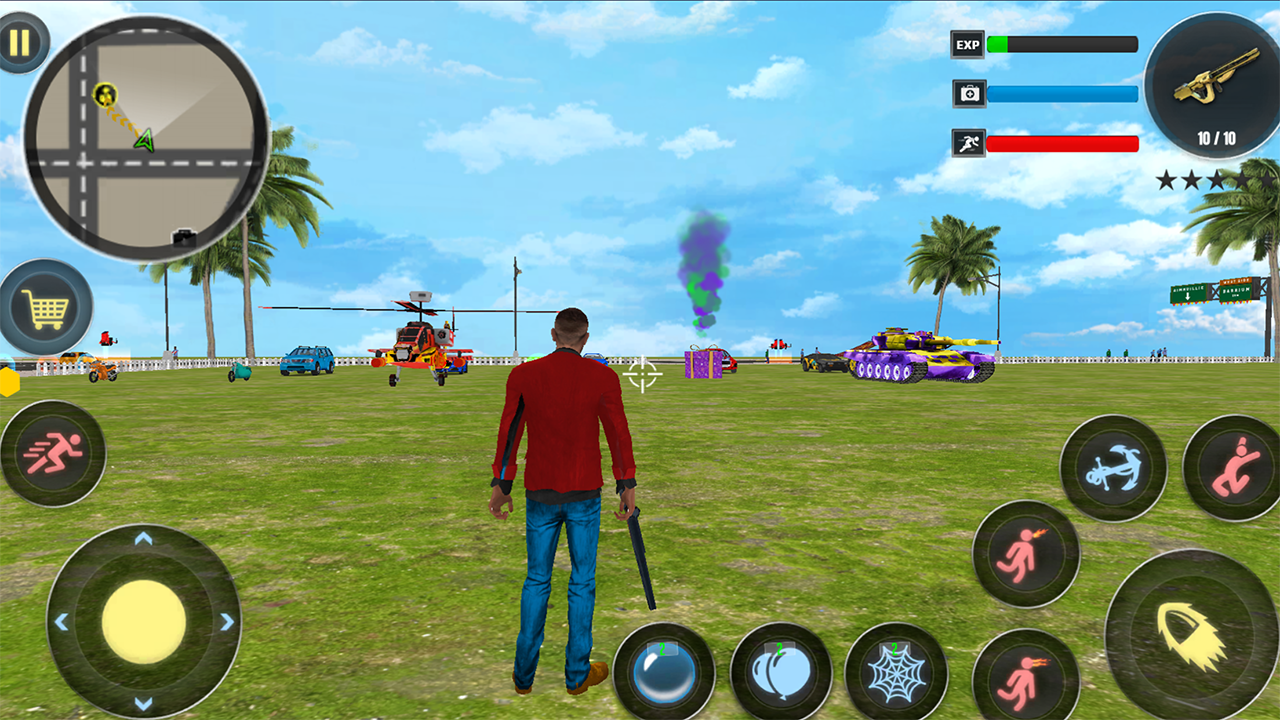The height and width of the screenshot is (720, 1280).
Task: Tap the EXP label to view experience
Action: [x=966, y=44]
